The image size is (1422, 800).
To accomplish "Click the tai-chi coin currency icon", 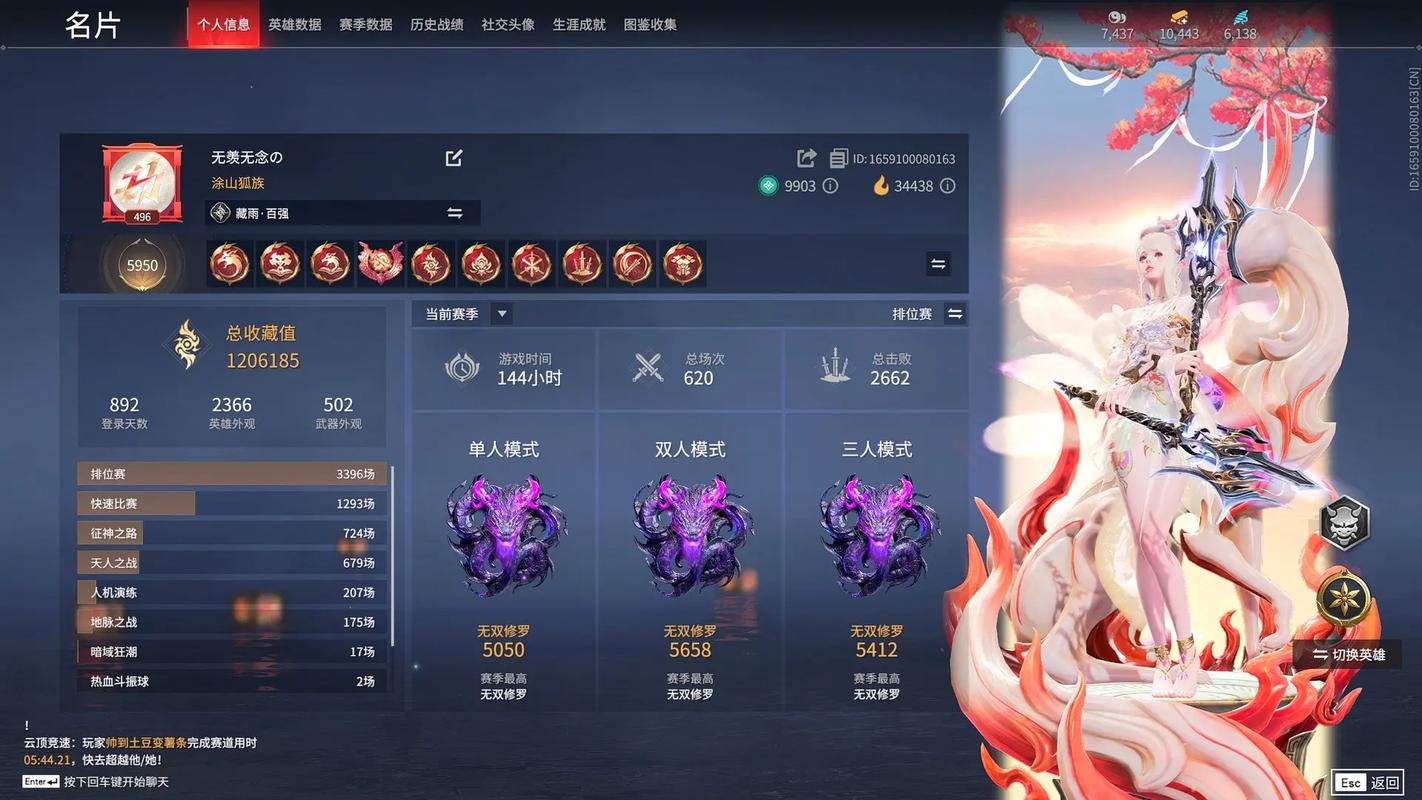I will [1116, 17].
